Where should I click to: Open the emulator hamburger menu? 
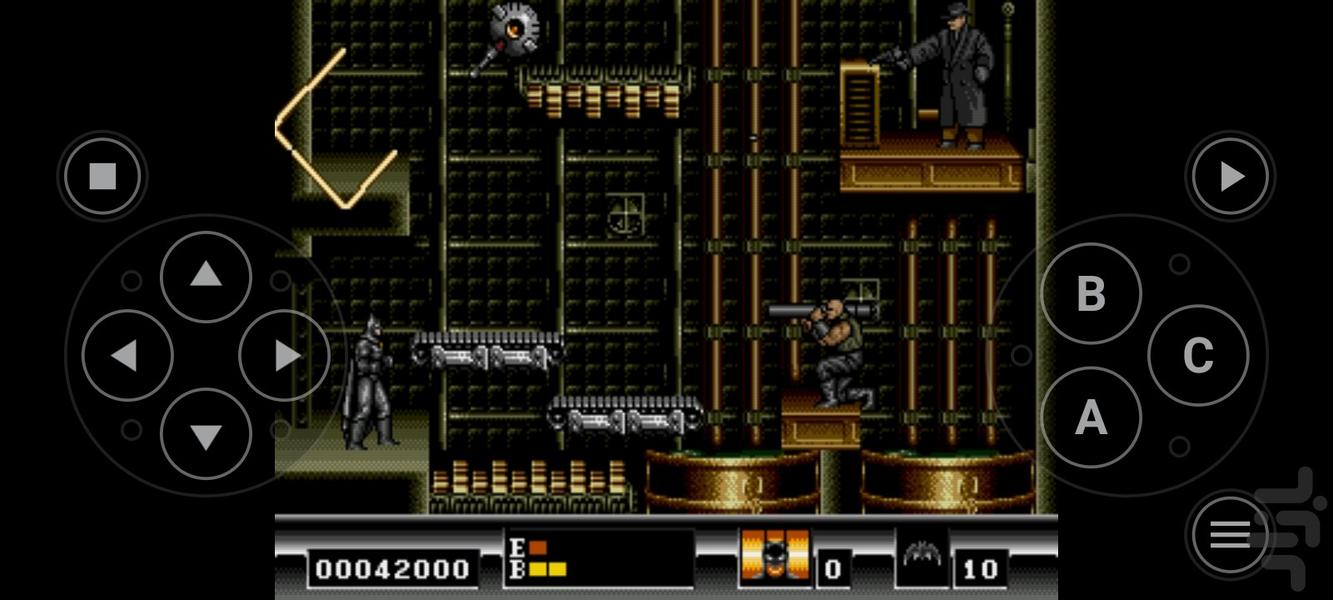pos(1230,536)
